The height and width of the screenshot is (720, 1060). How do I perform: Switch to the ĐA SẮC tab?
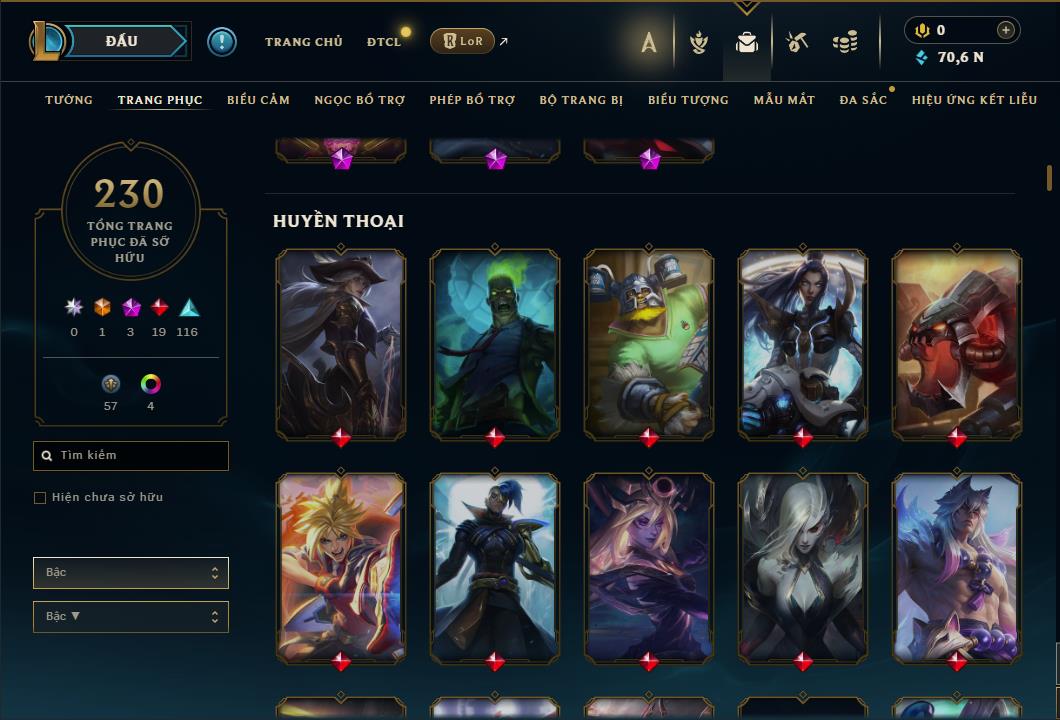(862, 100)
